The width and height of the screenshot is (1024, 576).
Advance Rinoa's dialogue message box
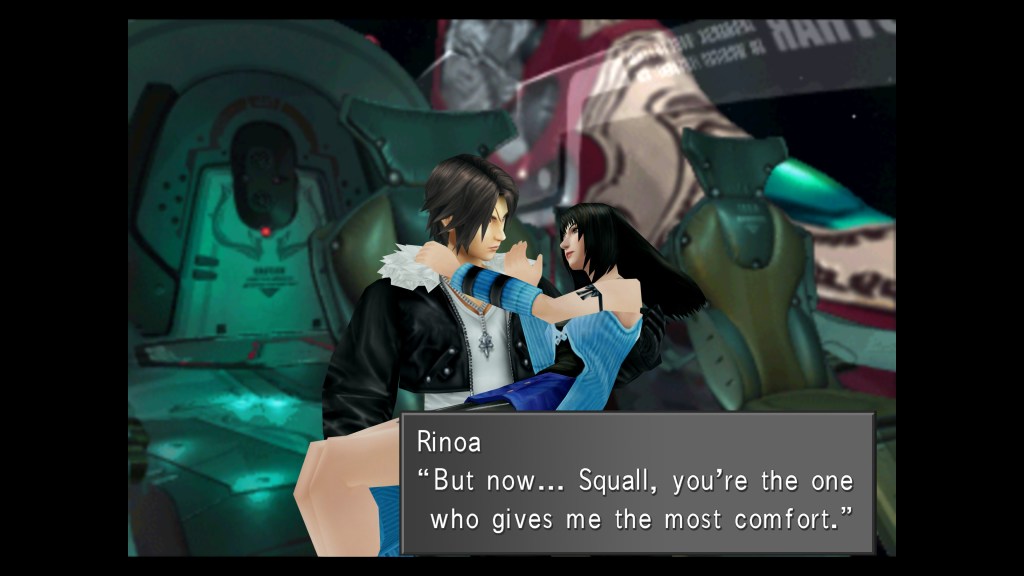click(637, 483)
